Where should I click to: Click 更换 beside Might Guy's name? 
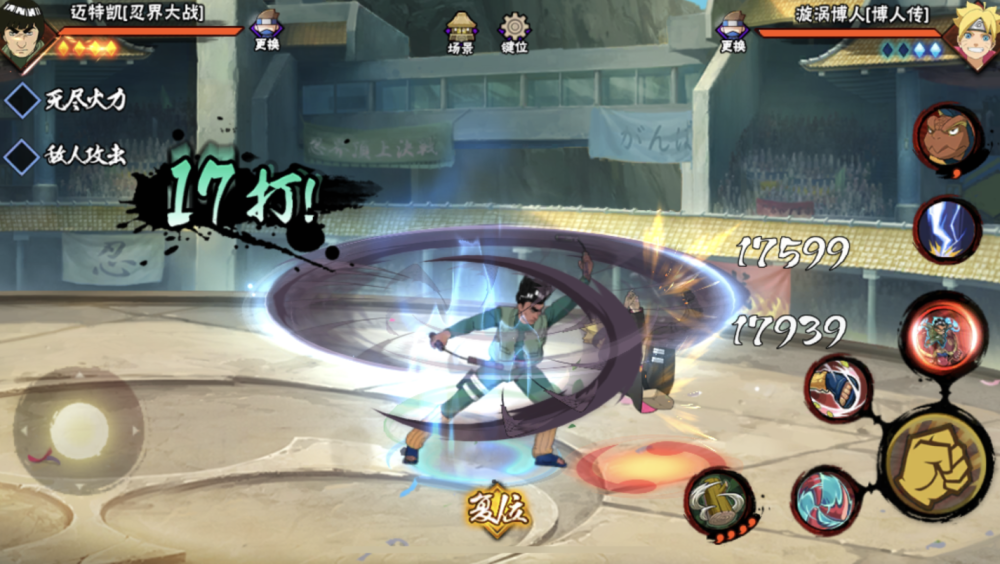tap(266, 31)
